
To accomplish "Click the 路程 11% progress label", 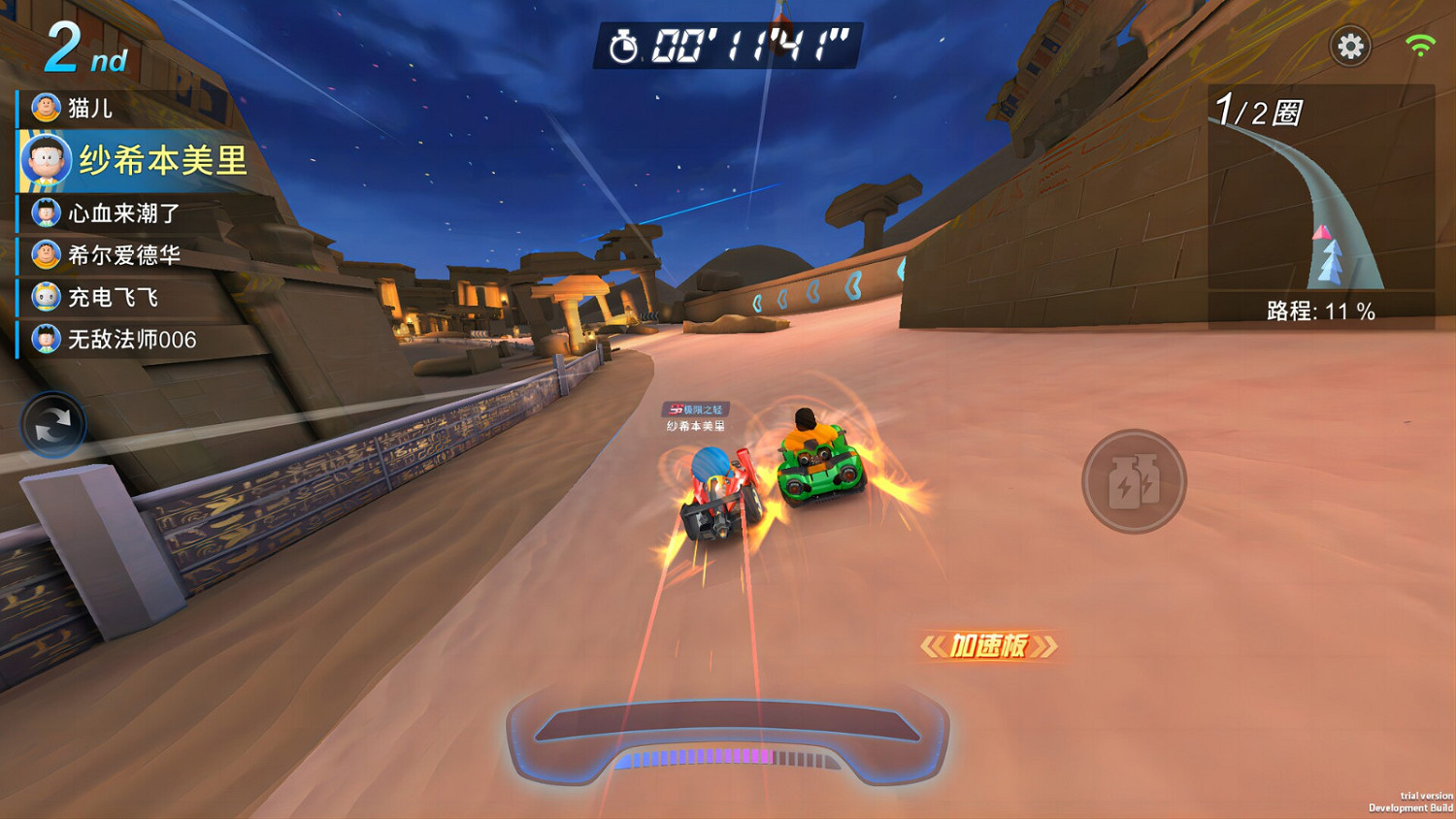I will tap(1320, 312).
